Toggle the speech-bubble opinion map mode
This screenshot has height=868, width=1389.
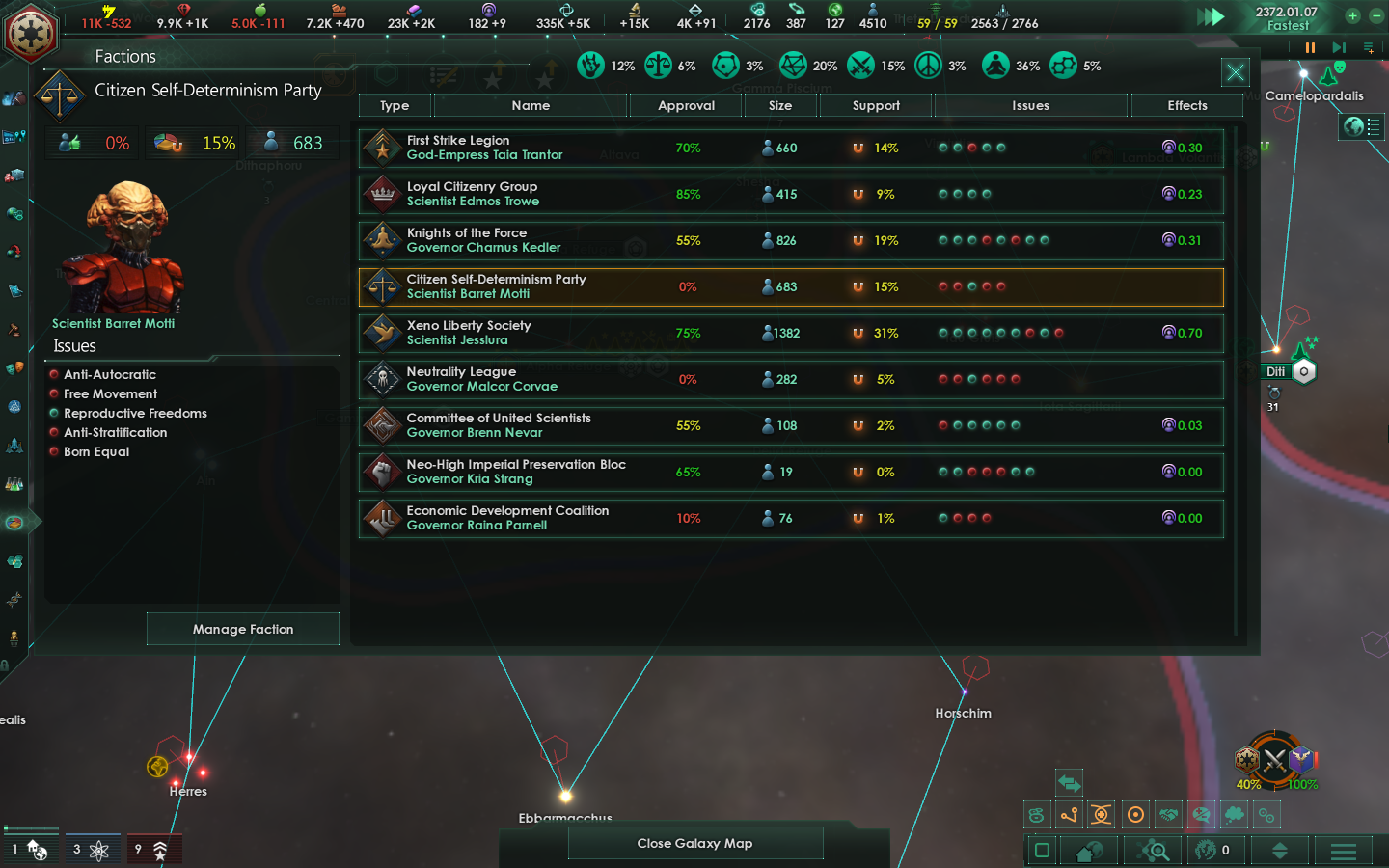1201,814
